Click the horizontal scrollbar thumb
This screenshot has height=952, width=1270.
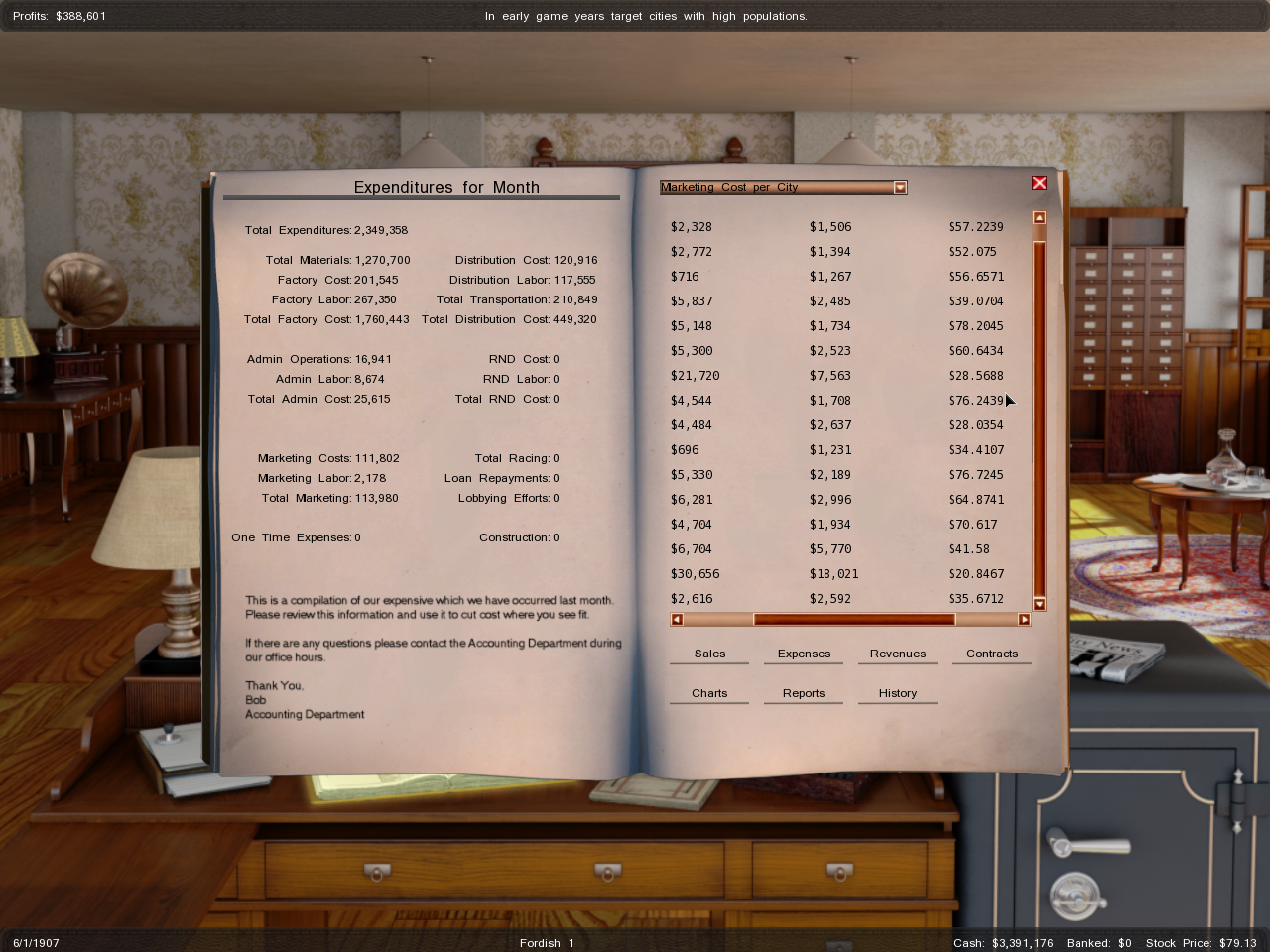coord(853,620)
